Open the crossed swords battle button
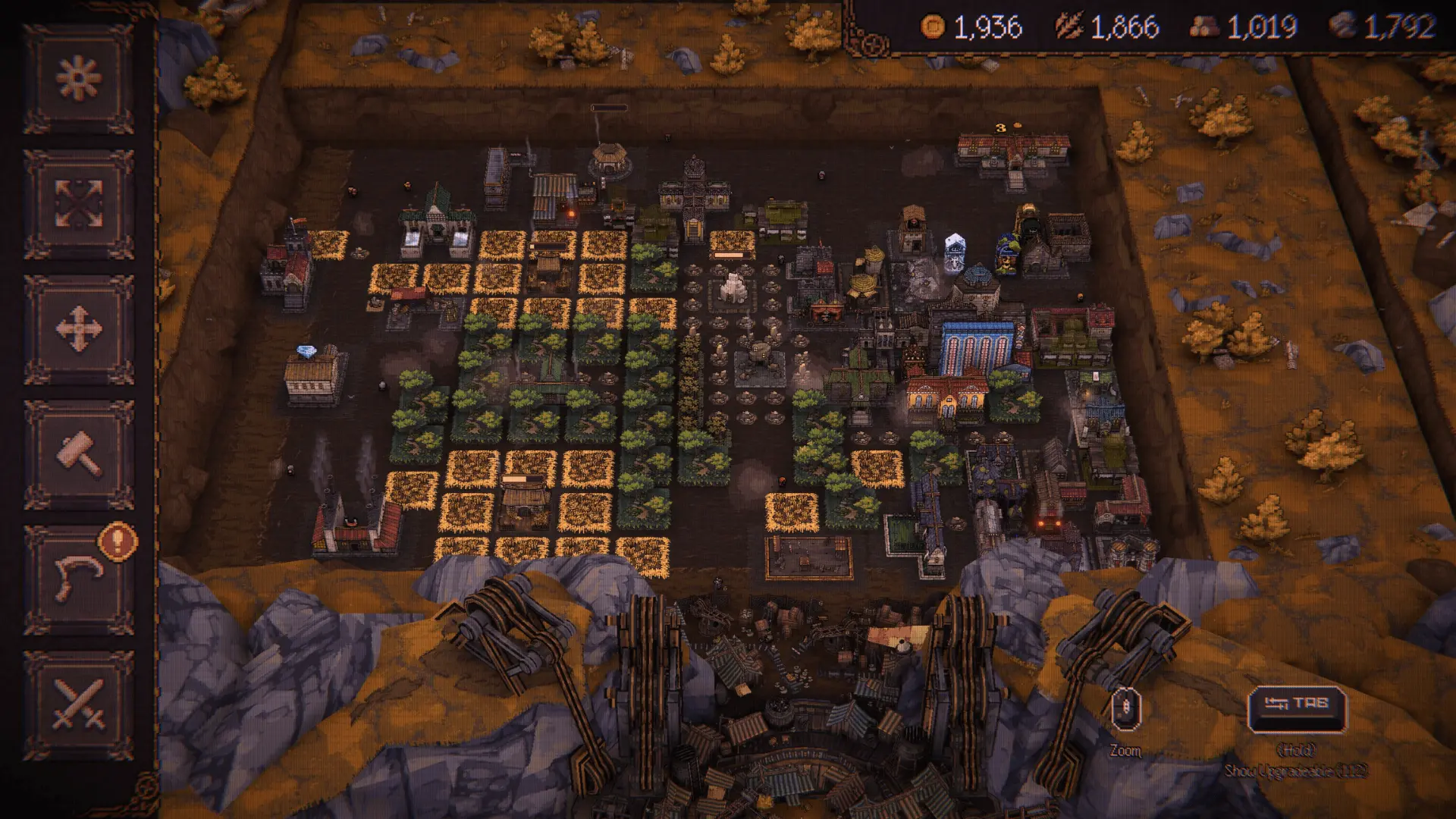The width and height of the screenshot is (1456, 819). (x=79, y=704)
